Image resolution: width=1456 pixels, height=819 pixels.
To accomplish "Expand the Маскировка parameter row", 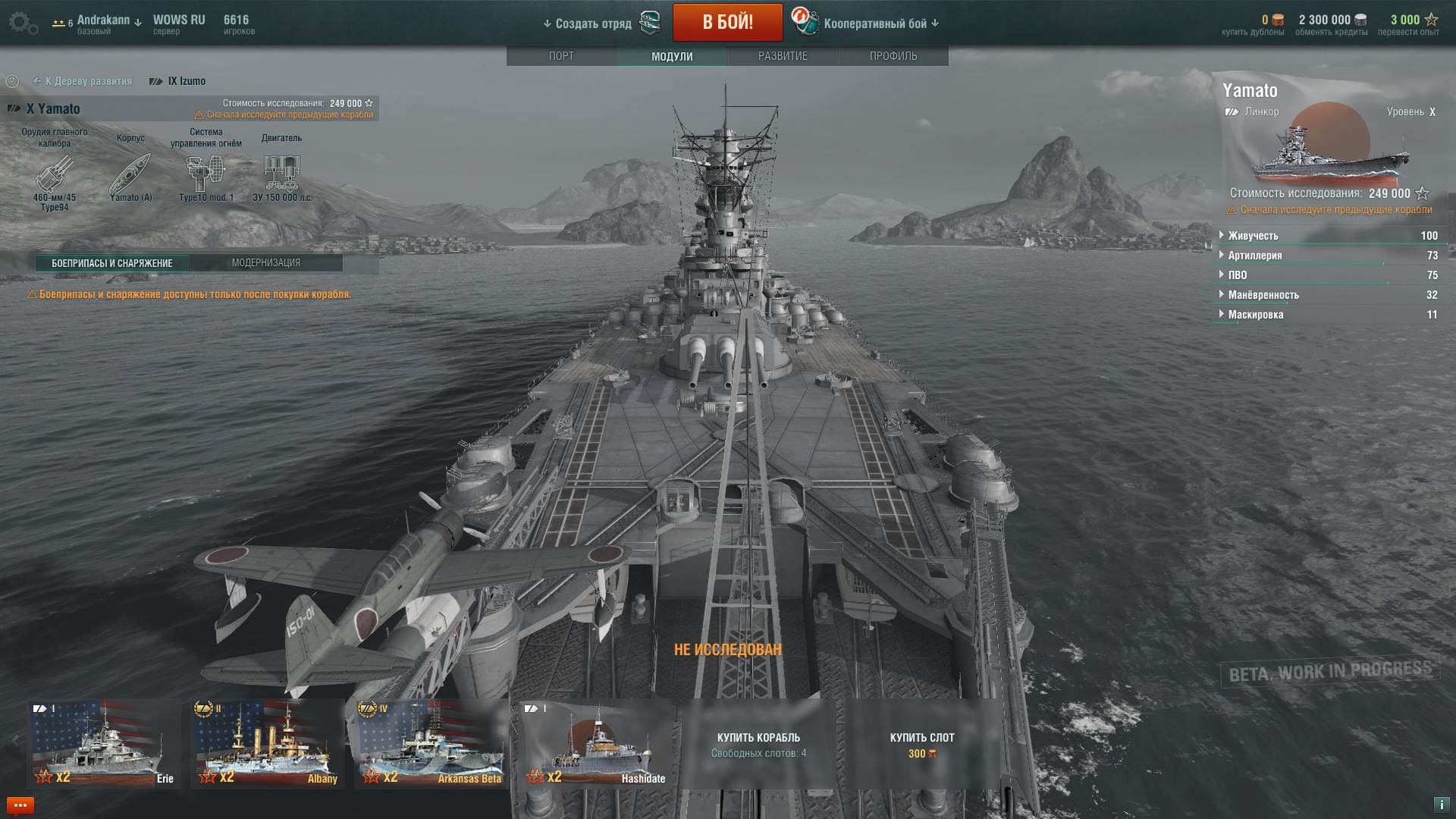I will pyautogui.click(x=1255, y=315).
